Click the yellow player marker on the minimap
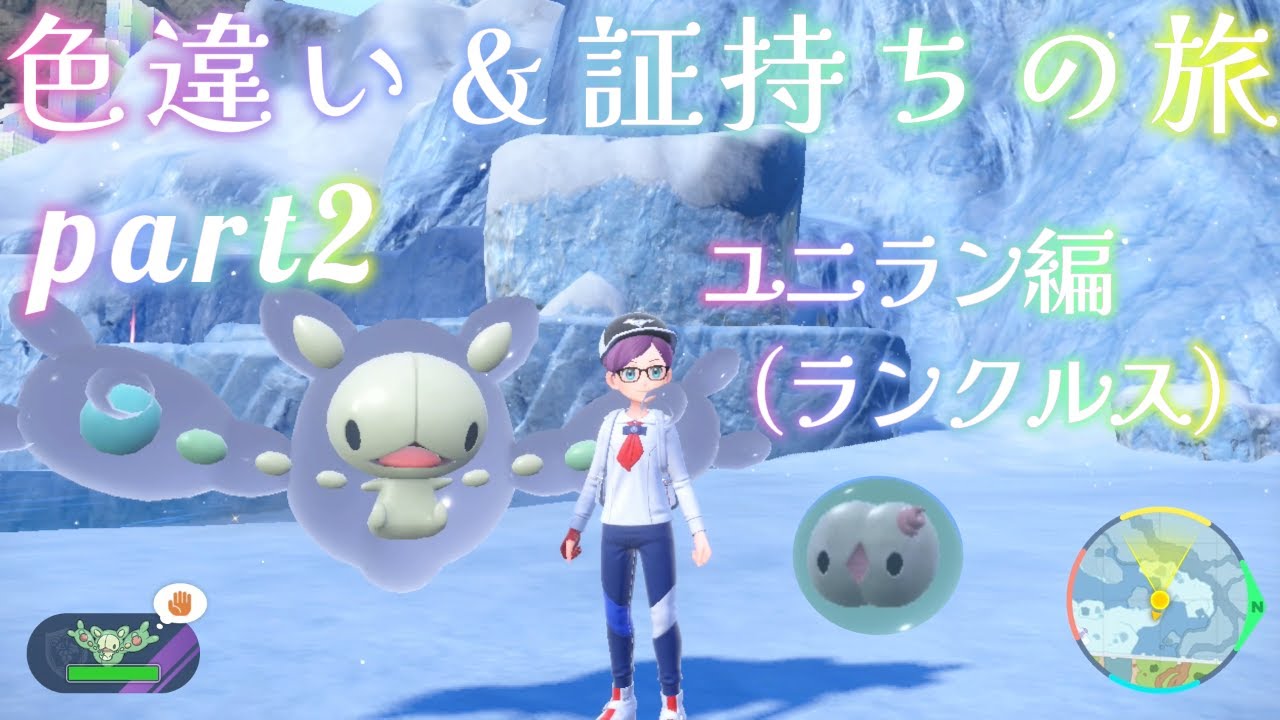This screenshot has height=720, width=1280. (1161, 599)
